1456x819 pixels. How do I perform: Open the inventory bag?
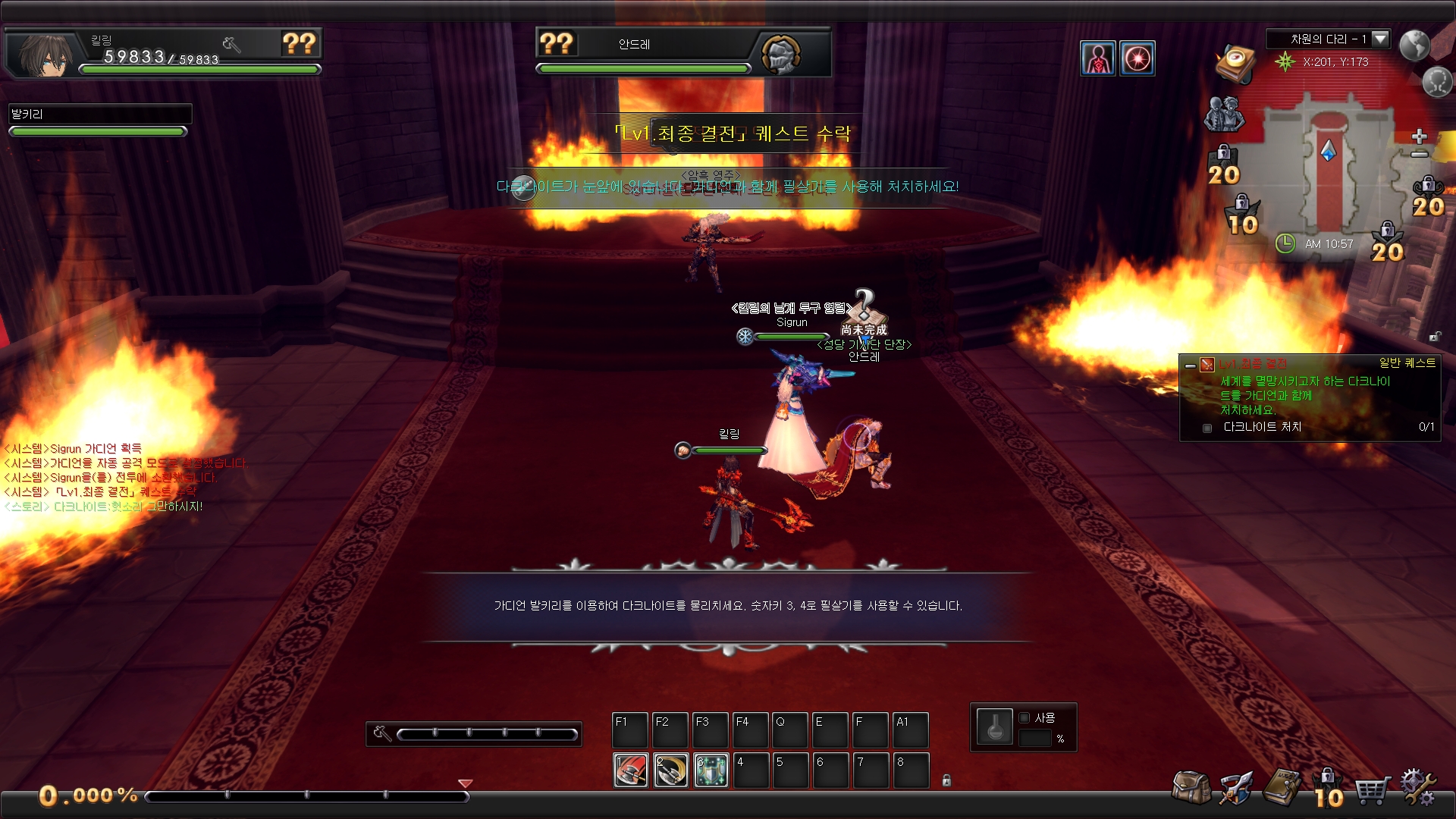pyautogui.click(x=1191, y=787)
